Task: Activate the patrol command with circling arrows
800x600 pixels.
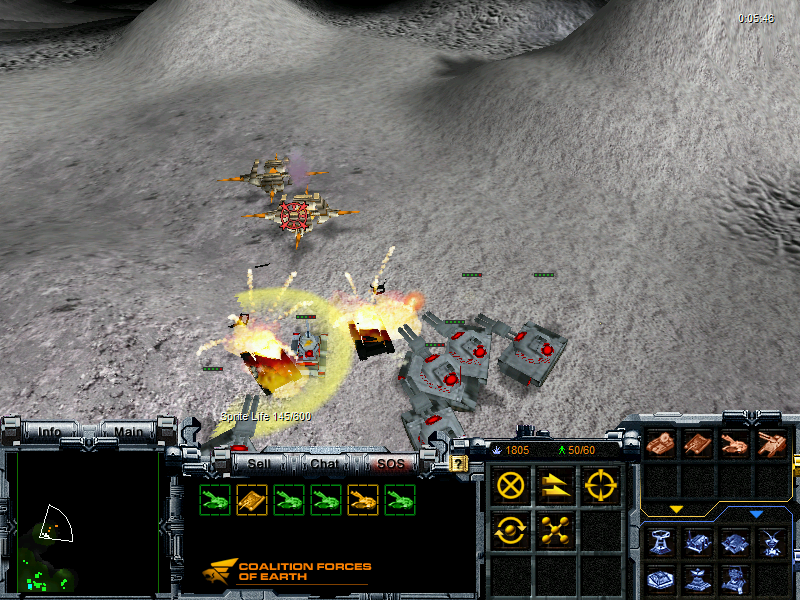Action: pos(511,530)
